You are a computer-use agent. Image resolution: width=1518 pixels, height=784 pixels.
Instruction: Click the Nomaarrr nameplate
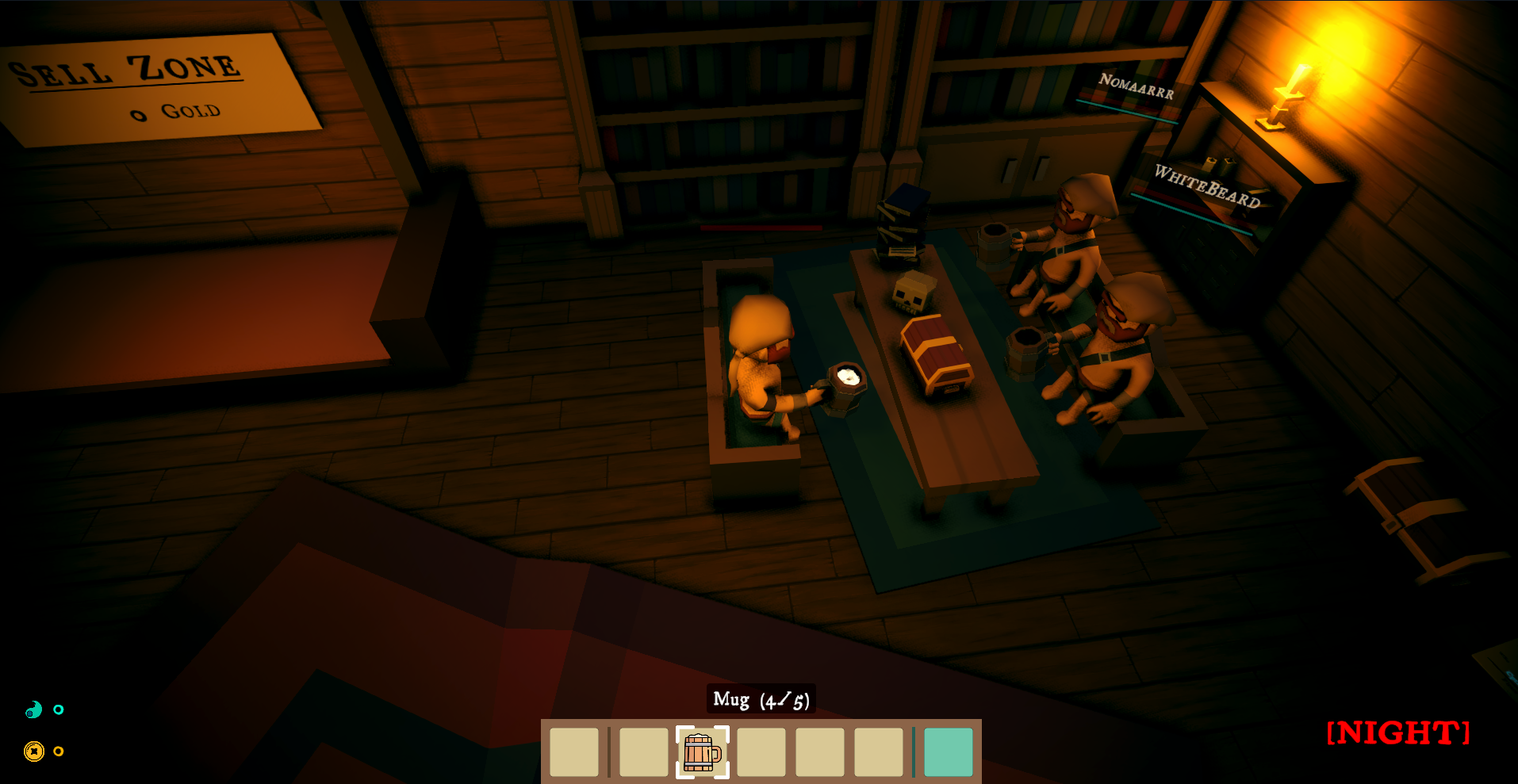click(x=1137, y=86)
